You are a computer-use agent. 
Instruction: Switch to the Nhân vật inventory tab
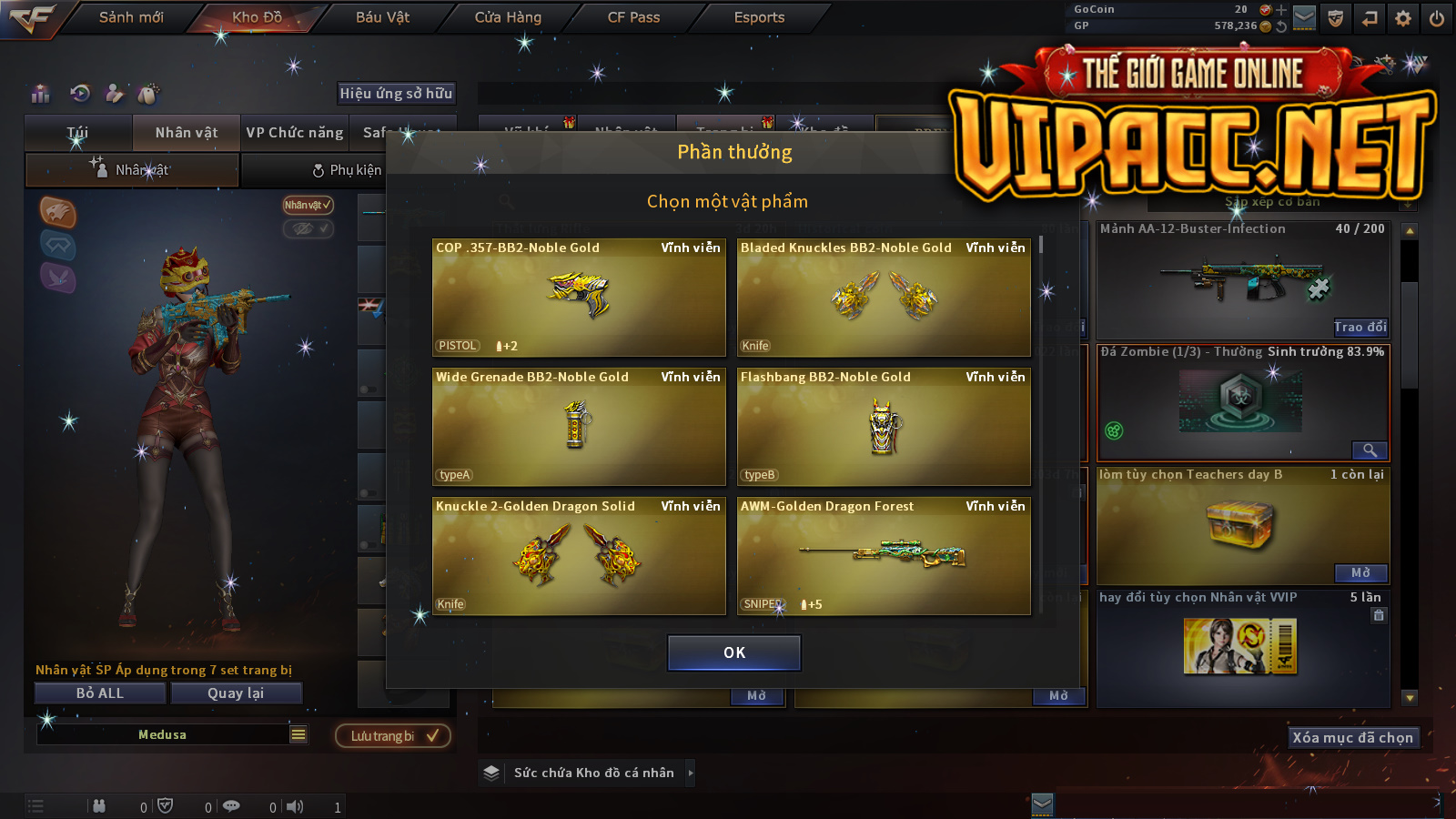coord(187,133)
